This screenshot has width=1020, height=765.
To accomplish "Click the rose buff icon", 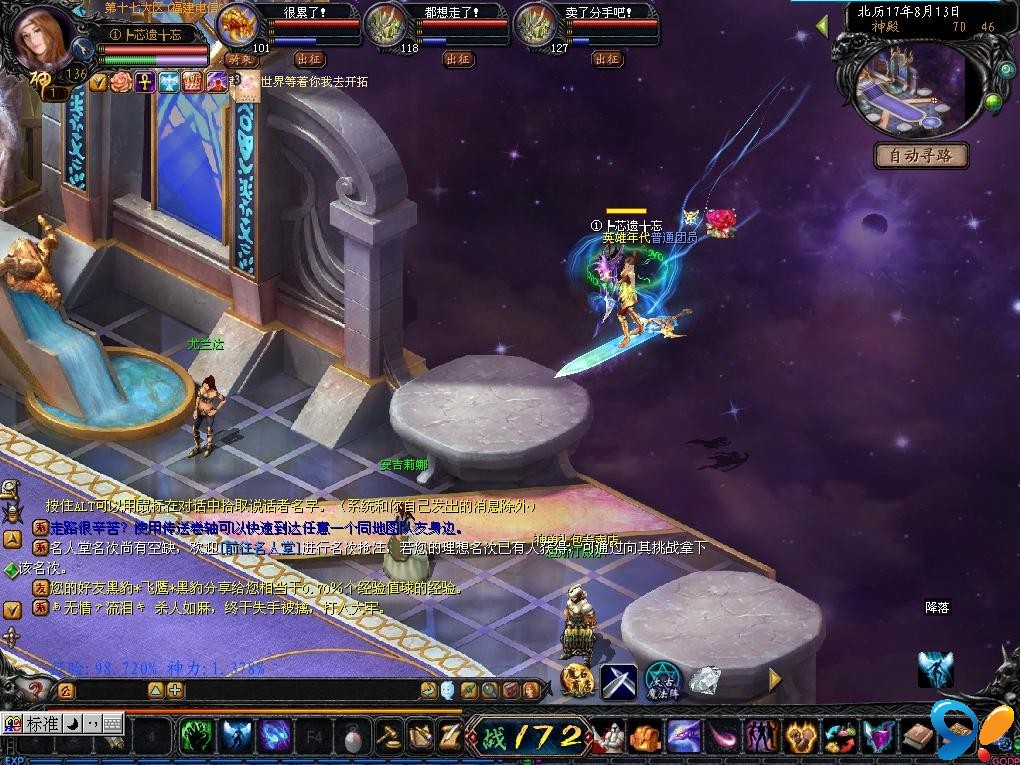I will tap(121, 82).
